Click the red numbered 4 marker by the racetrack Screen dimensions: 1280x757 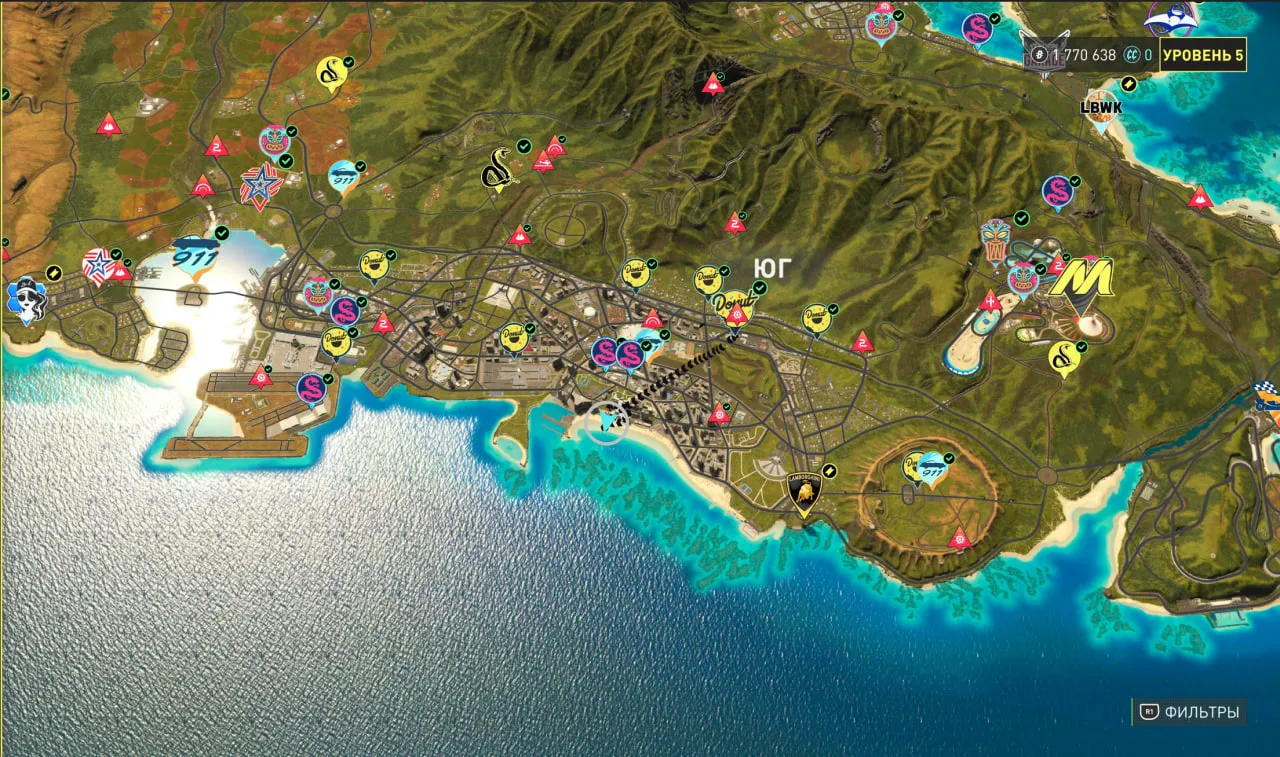pos(990,302)
